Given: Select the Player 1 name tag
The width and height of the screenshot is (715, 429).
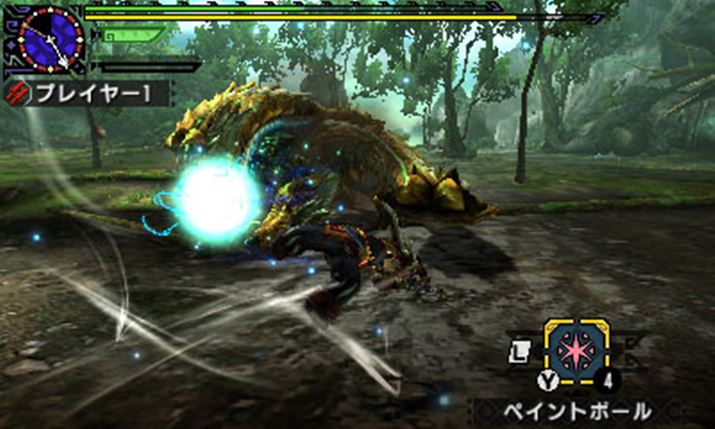Looking at the screenshot, I should coord(90,94).
